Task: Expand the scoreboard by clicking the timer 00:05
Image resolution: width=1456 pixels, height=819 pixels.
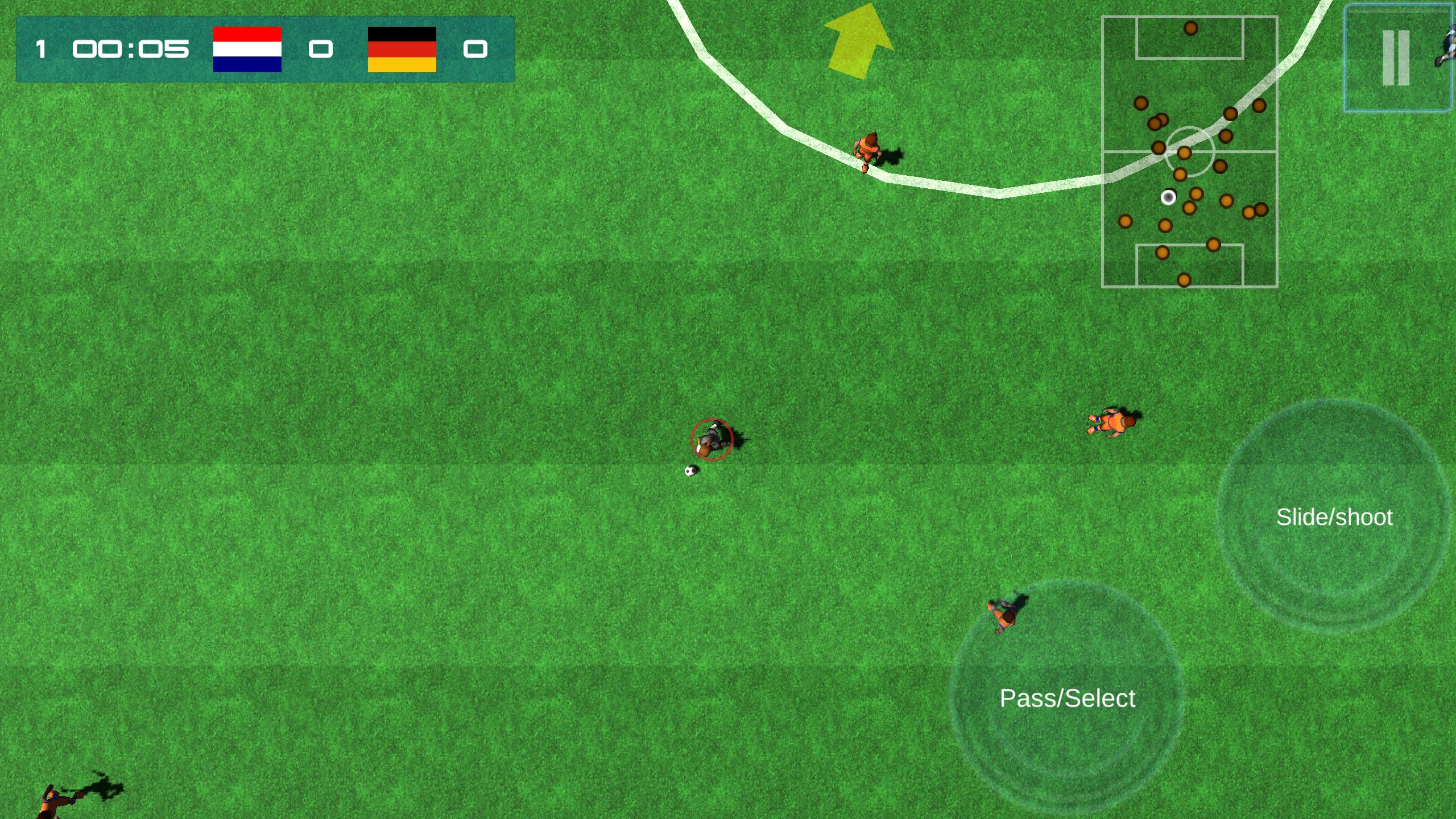Action: tap(130, 49)
